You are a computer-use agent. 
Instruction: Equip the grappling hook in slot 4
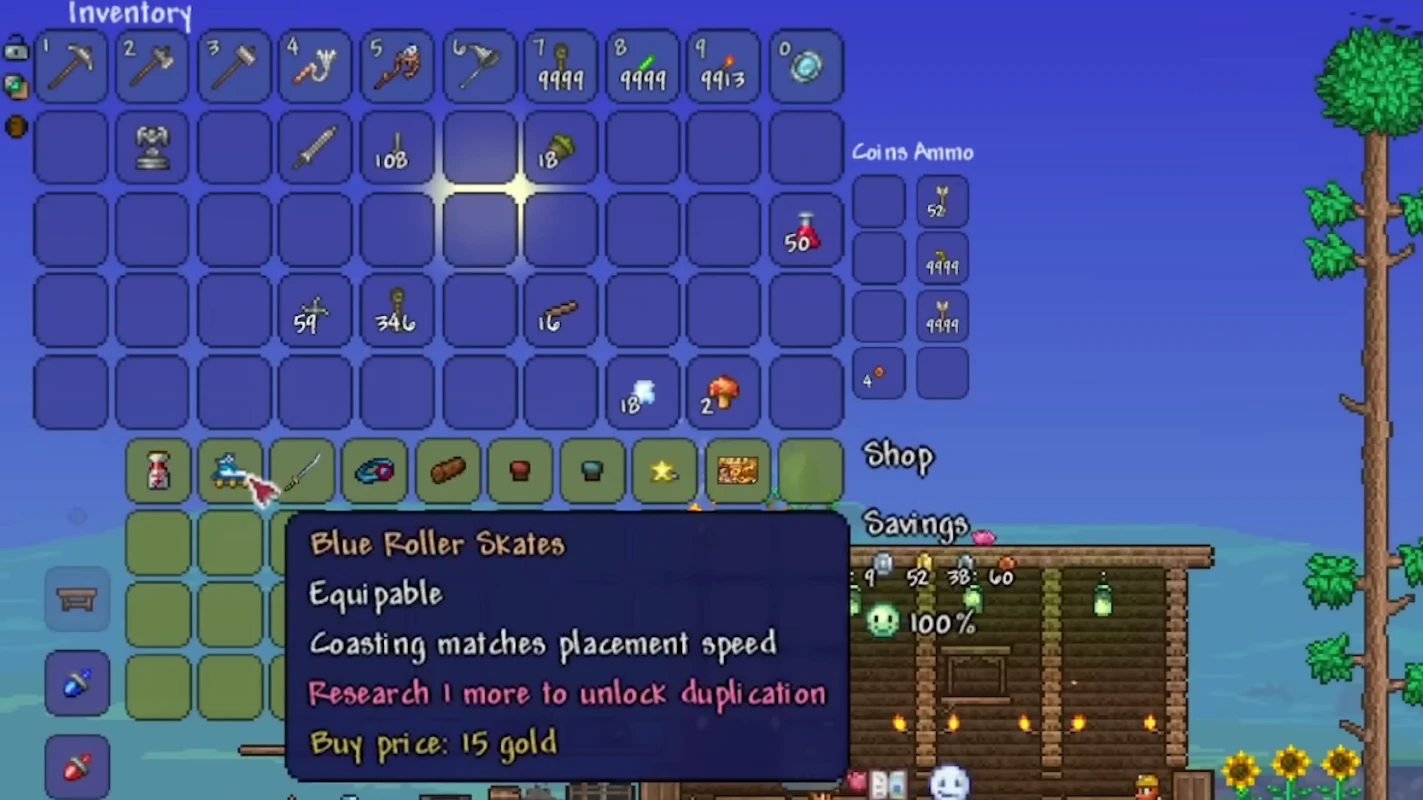[x=315, y=65]
